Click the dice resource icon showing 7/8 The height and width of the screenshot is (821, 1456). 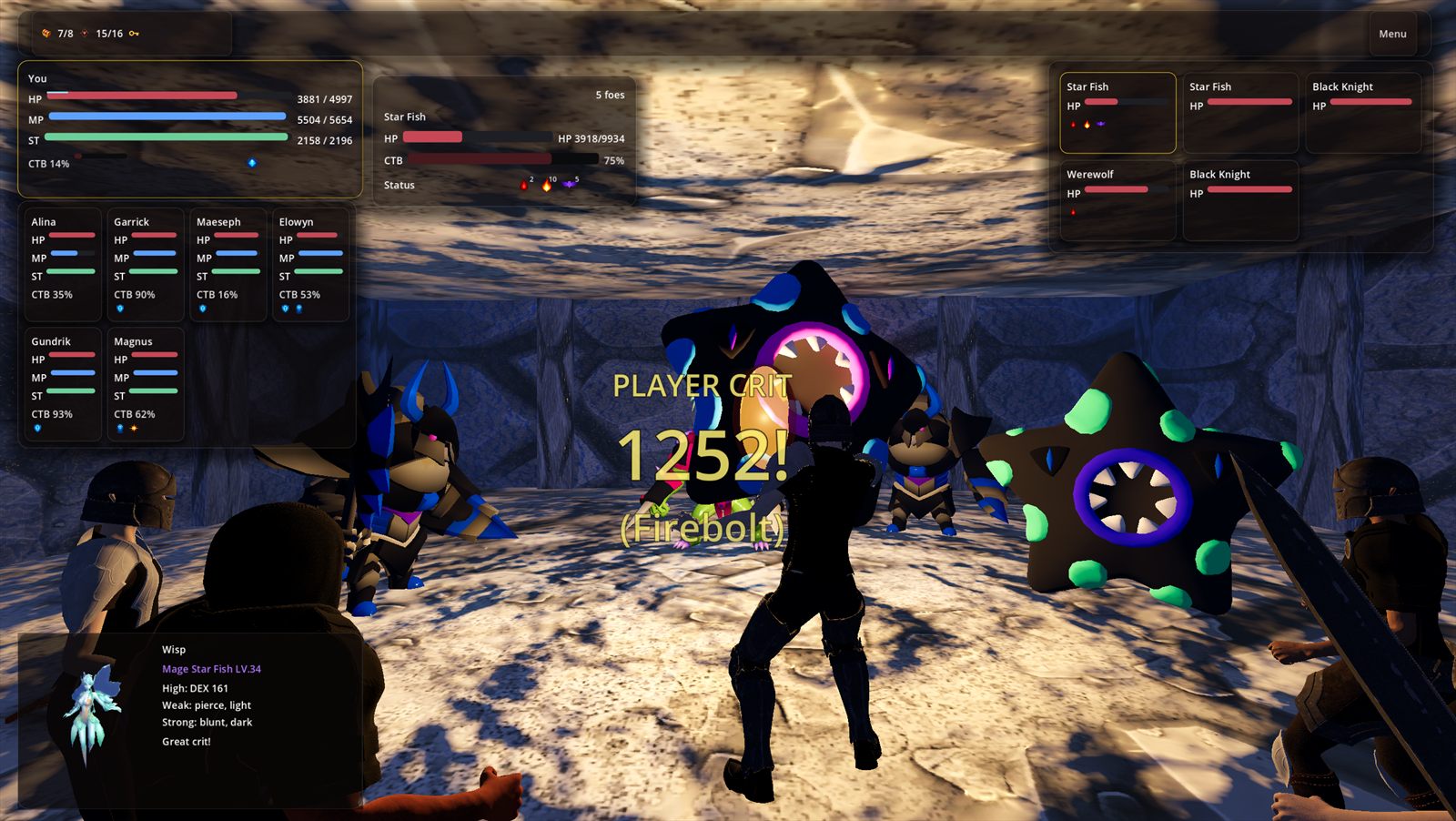(x=45, y=34)
